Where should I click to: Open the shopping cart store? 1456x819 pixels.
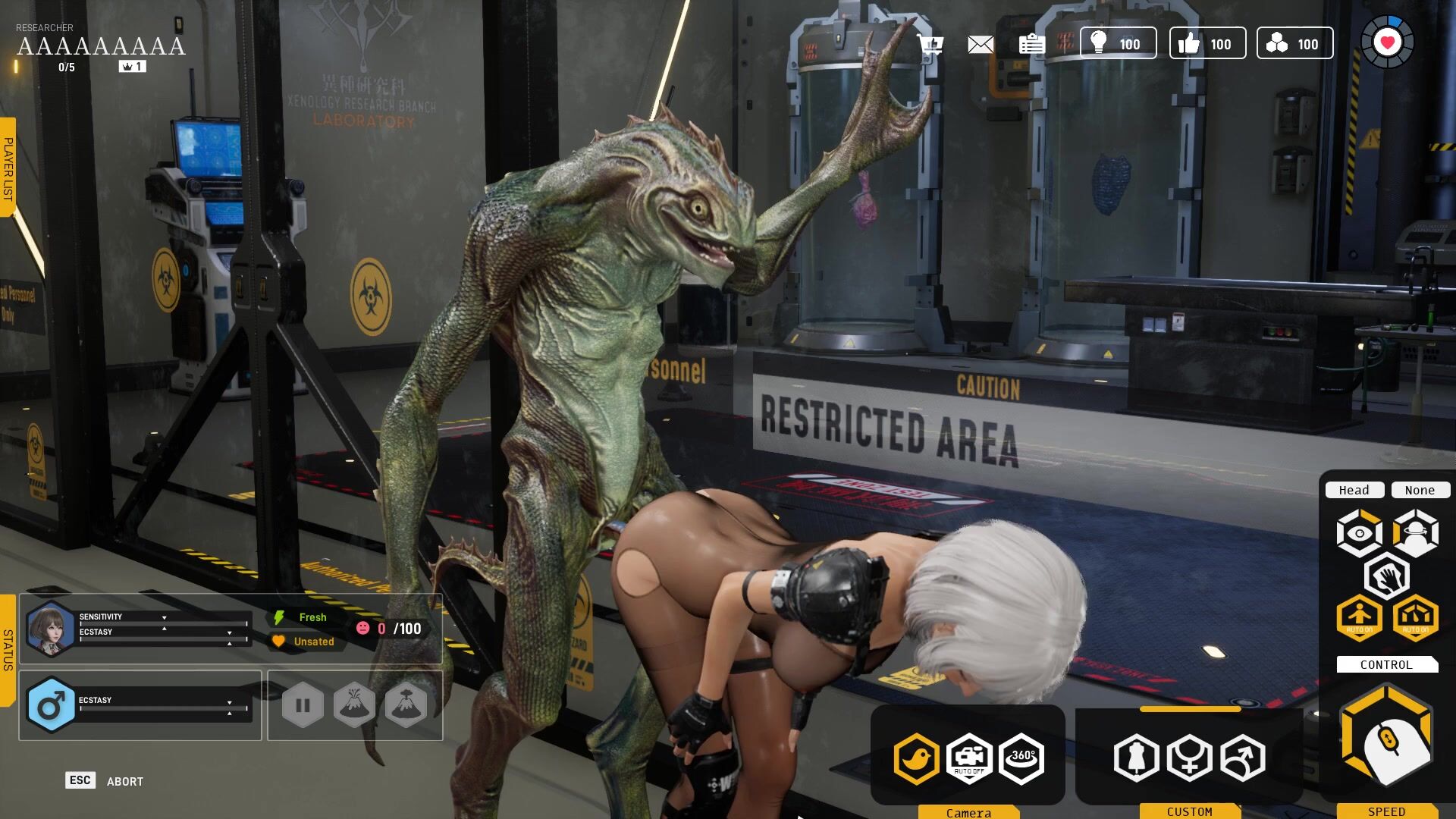pyautogui.click(x=930, y=44)
